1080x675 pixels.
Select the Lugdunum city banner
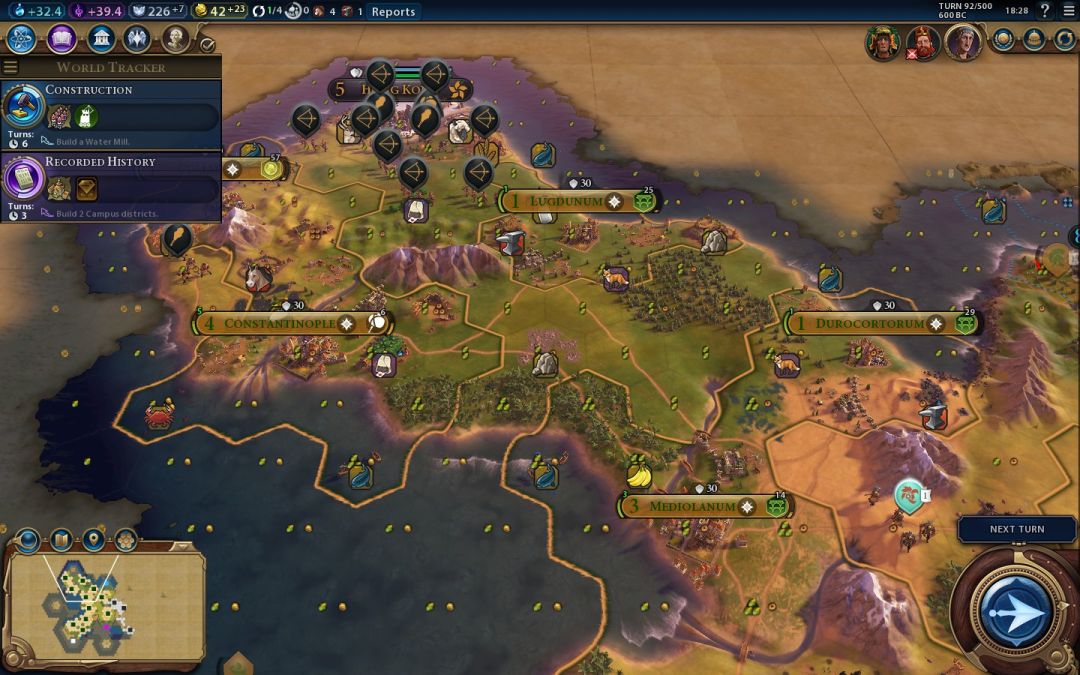[566, 201]
